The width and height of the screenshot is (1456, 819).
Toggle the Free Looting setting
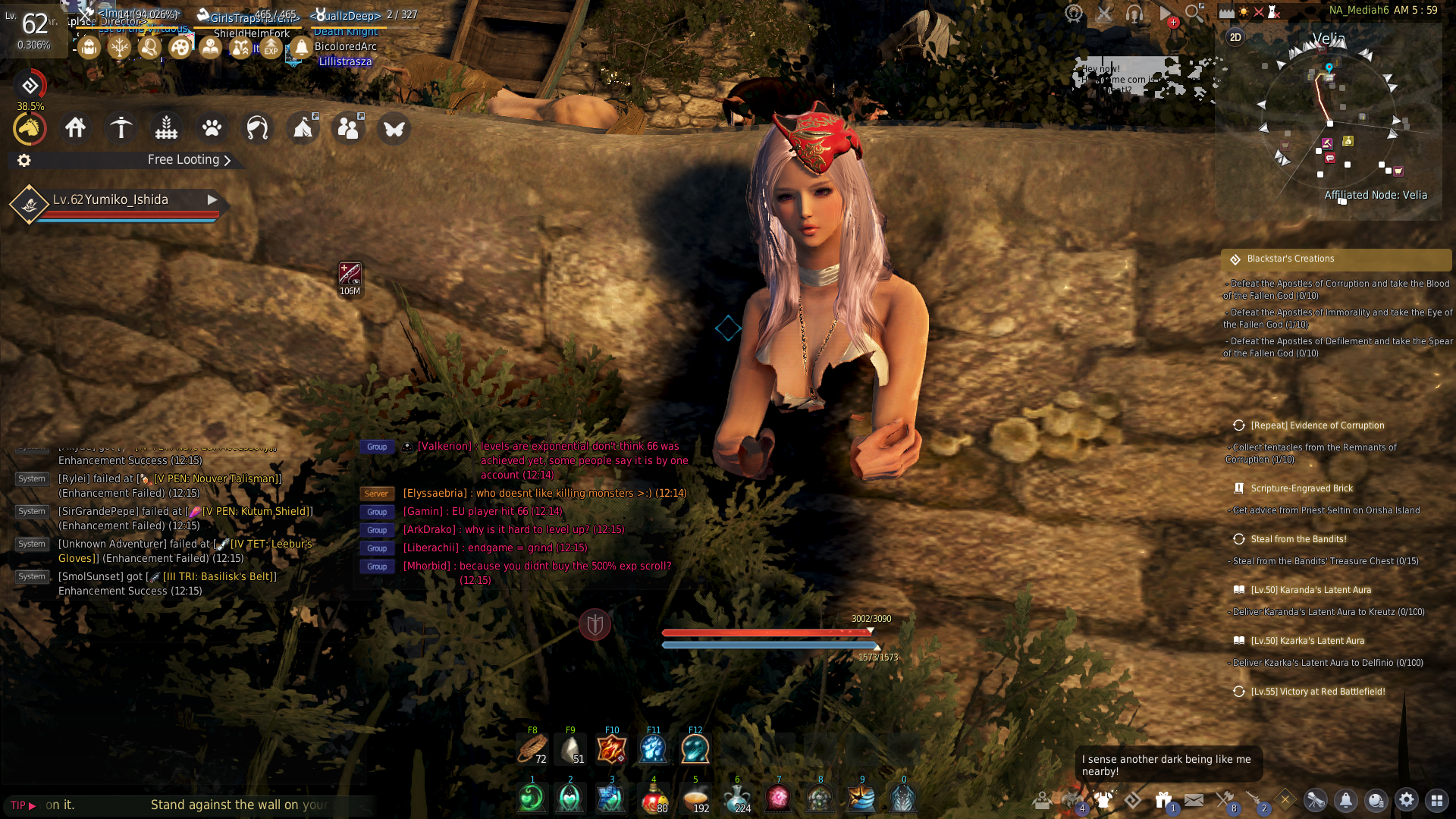(189, 160)
